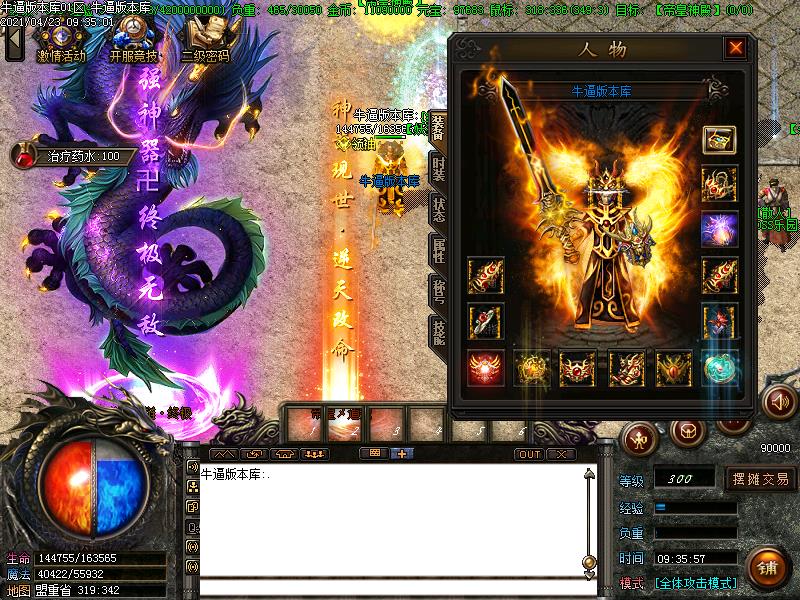Screen dimensions: 800x600
Task: Select the 称号 title tab
Action: 438,290
